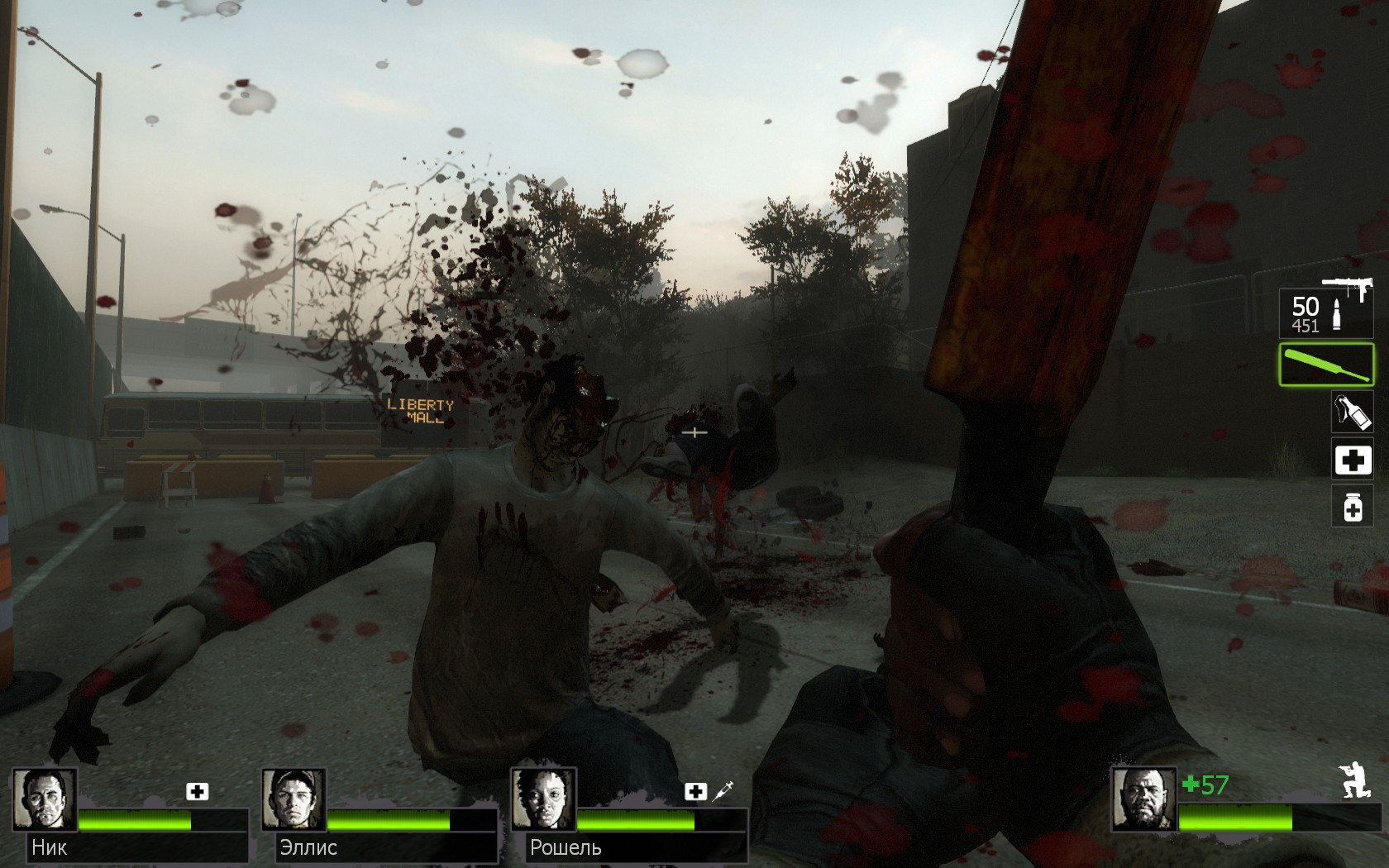Click the crouching stance indicator icon
1389x868 pixels.
[1354, 781]
